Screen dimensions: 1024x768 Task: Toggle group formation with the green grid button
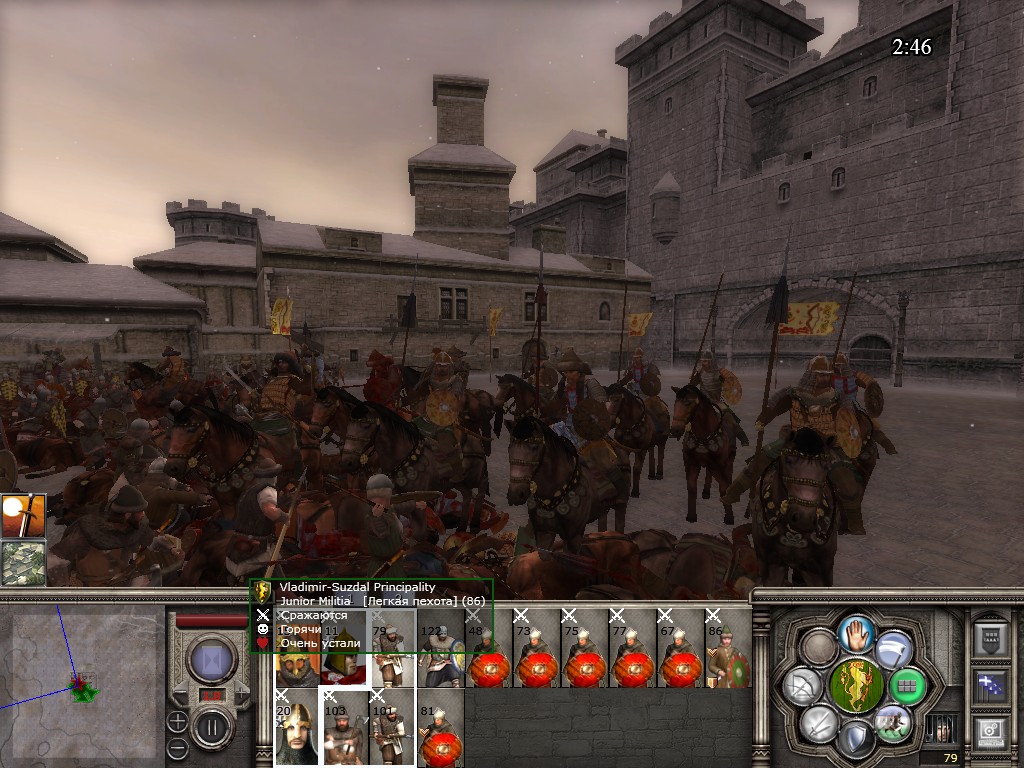[x=907, y=686]
